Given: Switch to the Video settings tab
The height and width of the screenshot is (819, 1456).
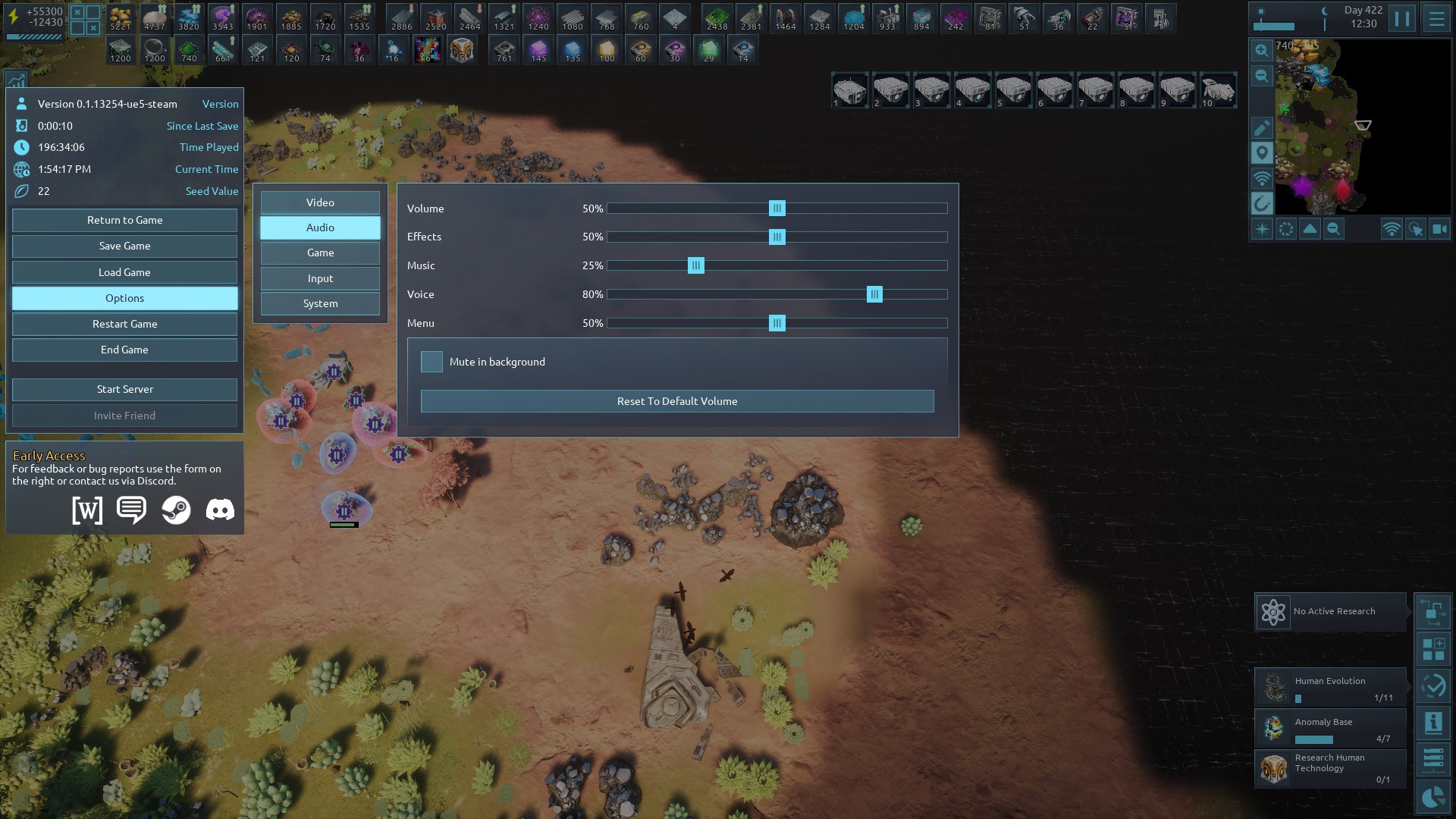Looking at the screenshot, I should [x=320, y=202].
